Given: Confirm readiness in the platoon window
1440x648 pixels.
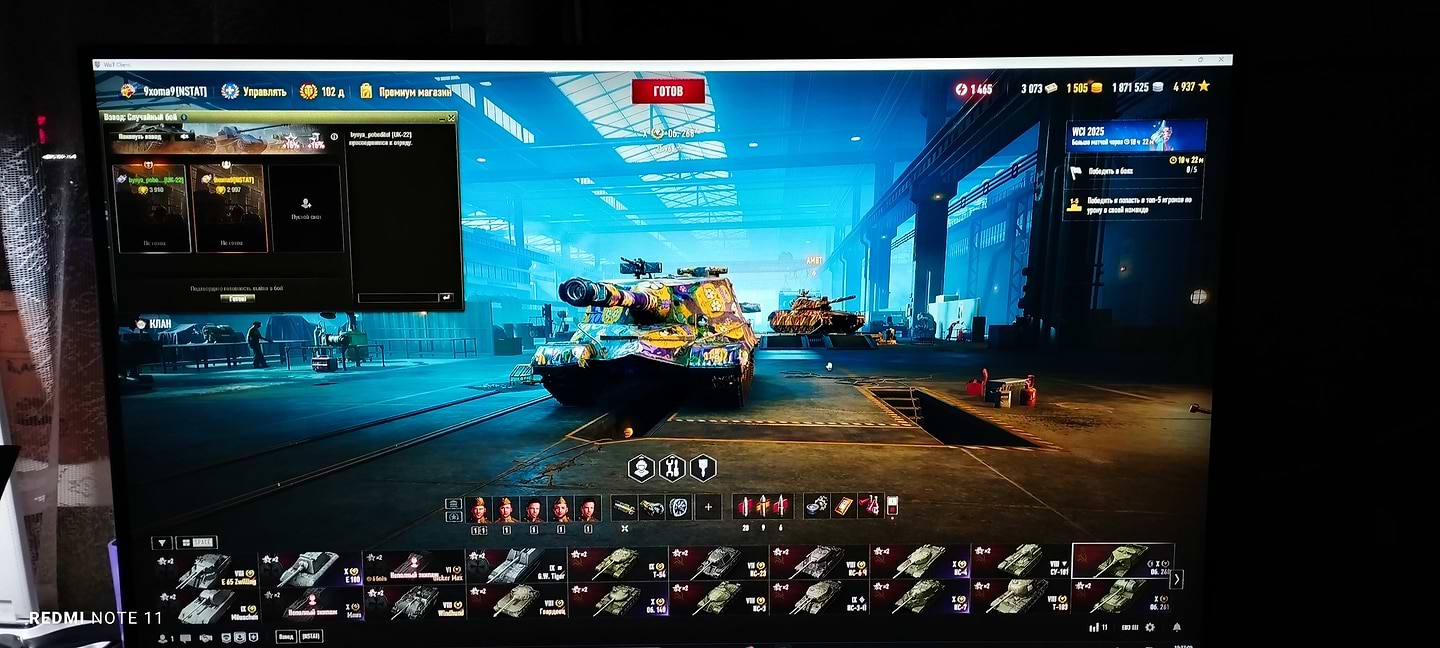Looking at the screenshot, I should 237,298.
